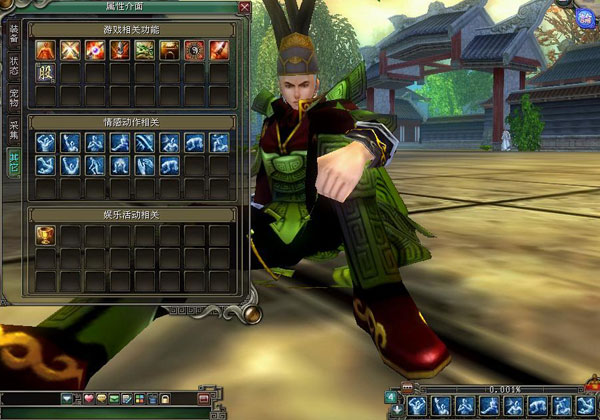Open the pink heart friends icon
600x420 pixels.
88,400
